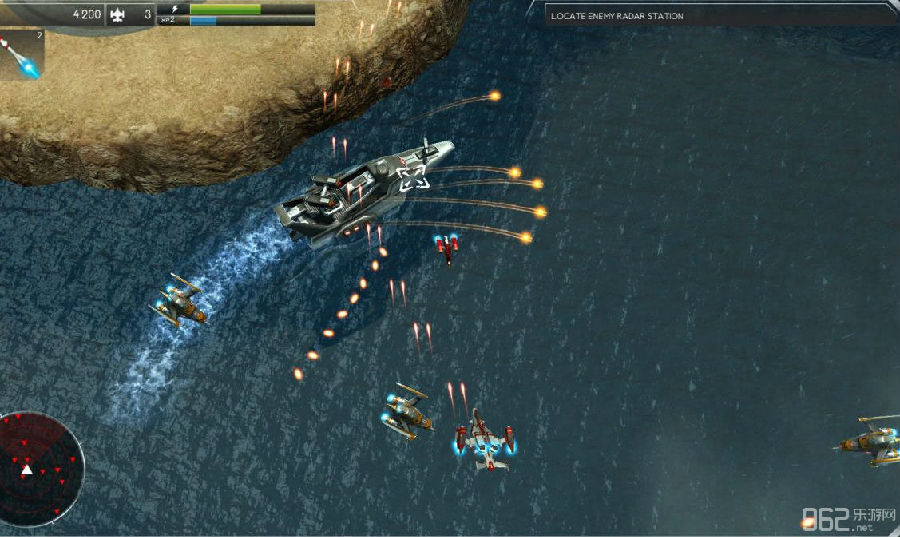900x537 pixels.
Task: Open the Locate Enemy Radar Station objective
Action: (x=618, y=16)
